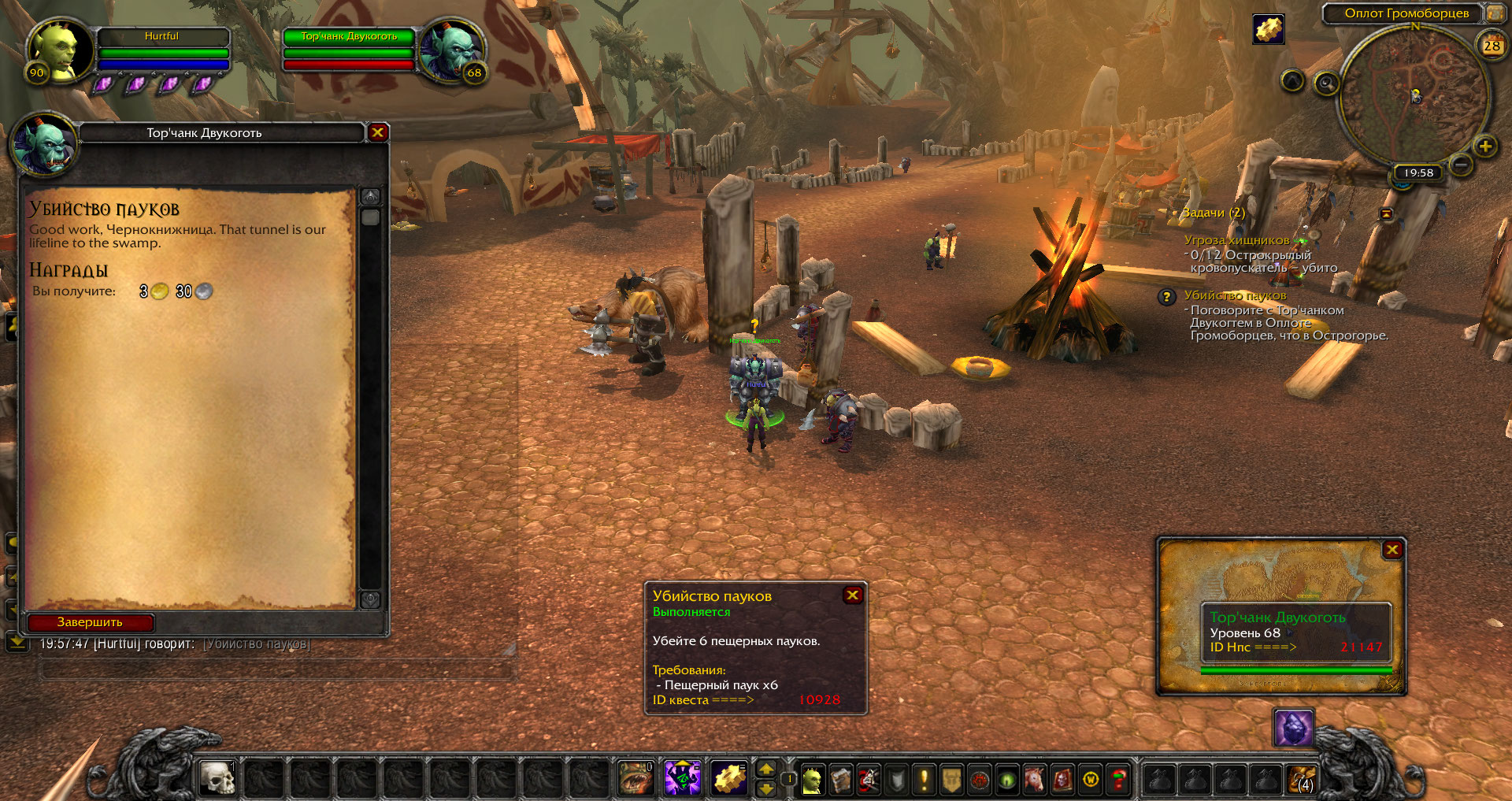Viewport: 1512px width, 801px height.
Task: Select the Угроза хищников quest in the tracker
Action: pyautogui.click(x=1236, y=240)
